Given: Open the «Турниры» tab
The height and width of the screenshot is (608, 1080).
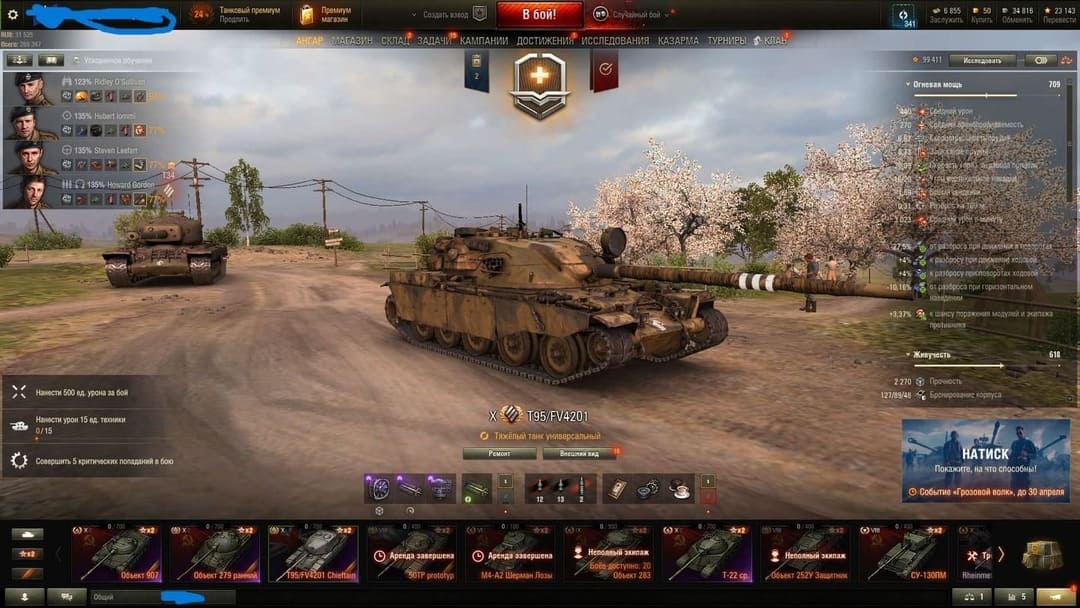Looking at the screenshot, I should (x=726, y=41).
